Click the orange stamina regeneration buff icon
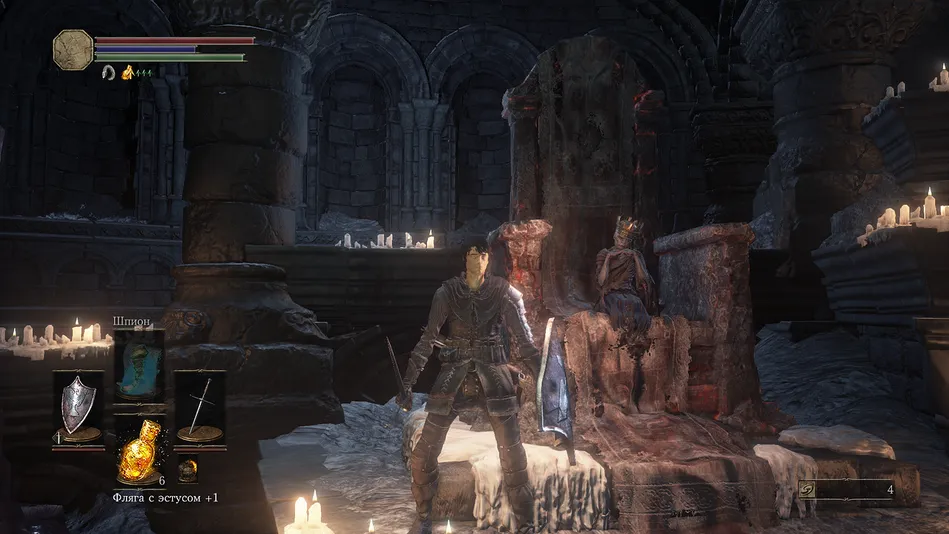This screenshot has height=534, width=949. [128, 72]
